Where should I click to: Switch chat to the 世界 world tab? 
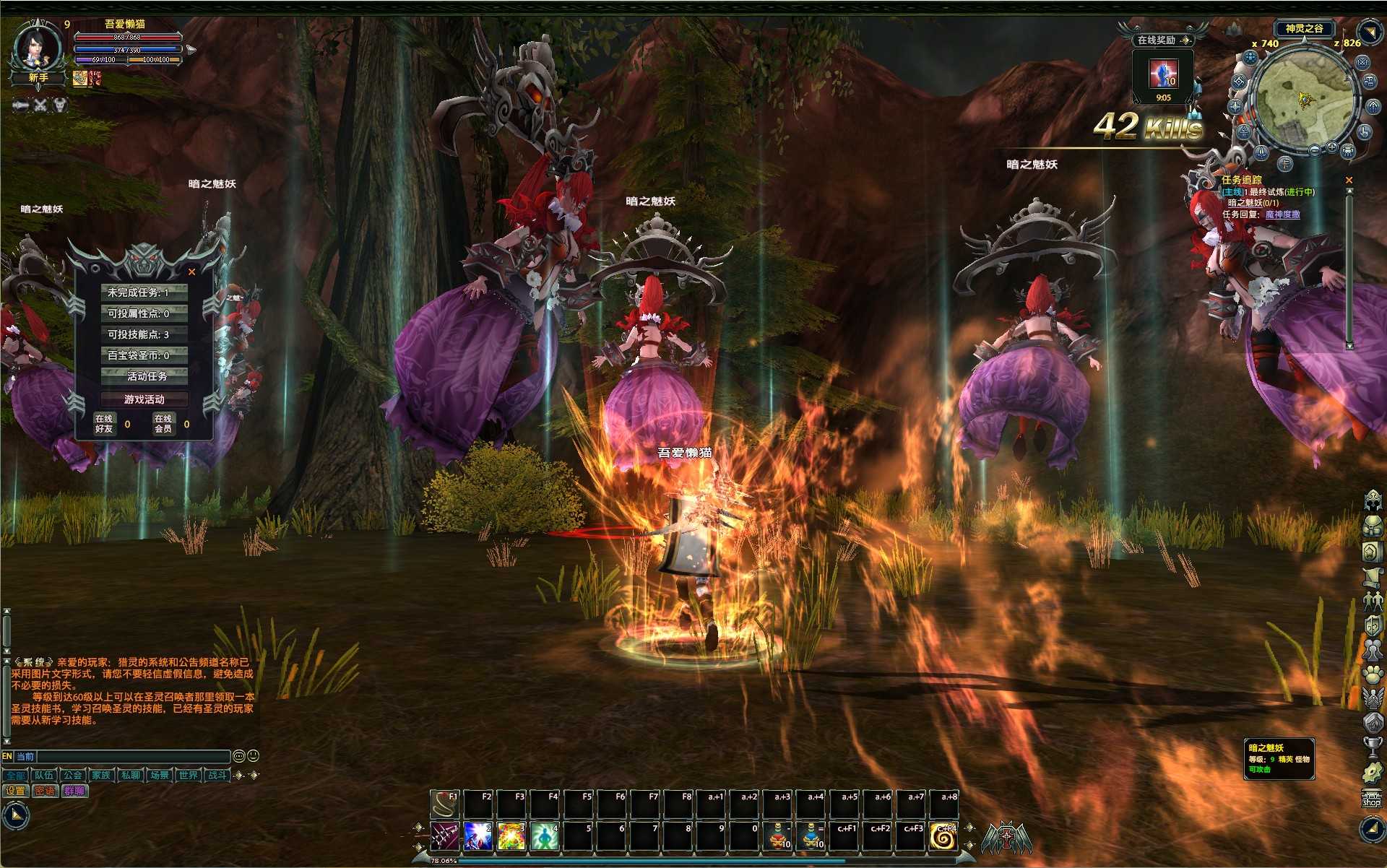point(189,775)
